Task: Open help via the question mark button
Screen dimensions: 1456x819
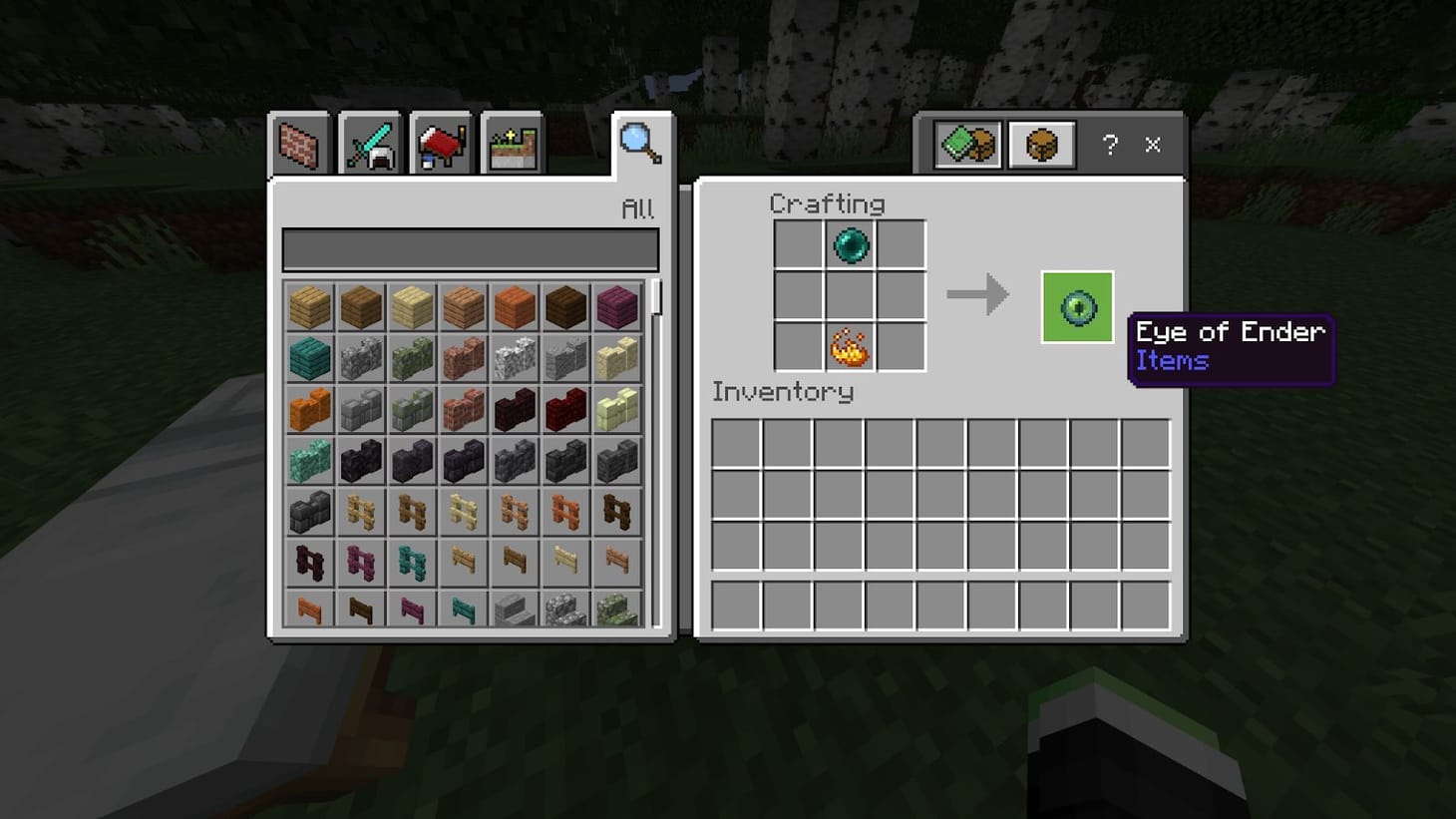Action: pos(1109,146)
